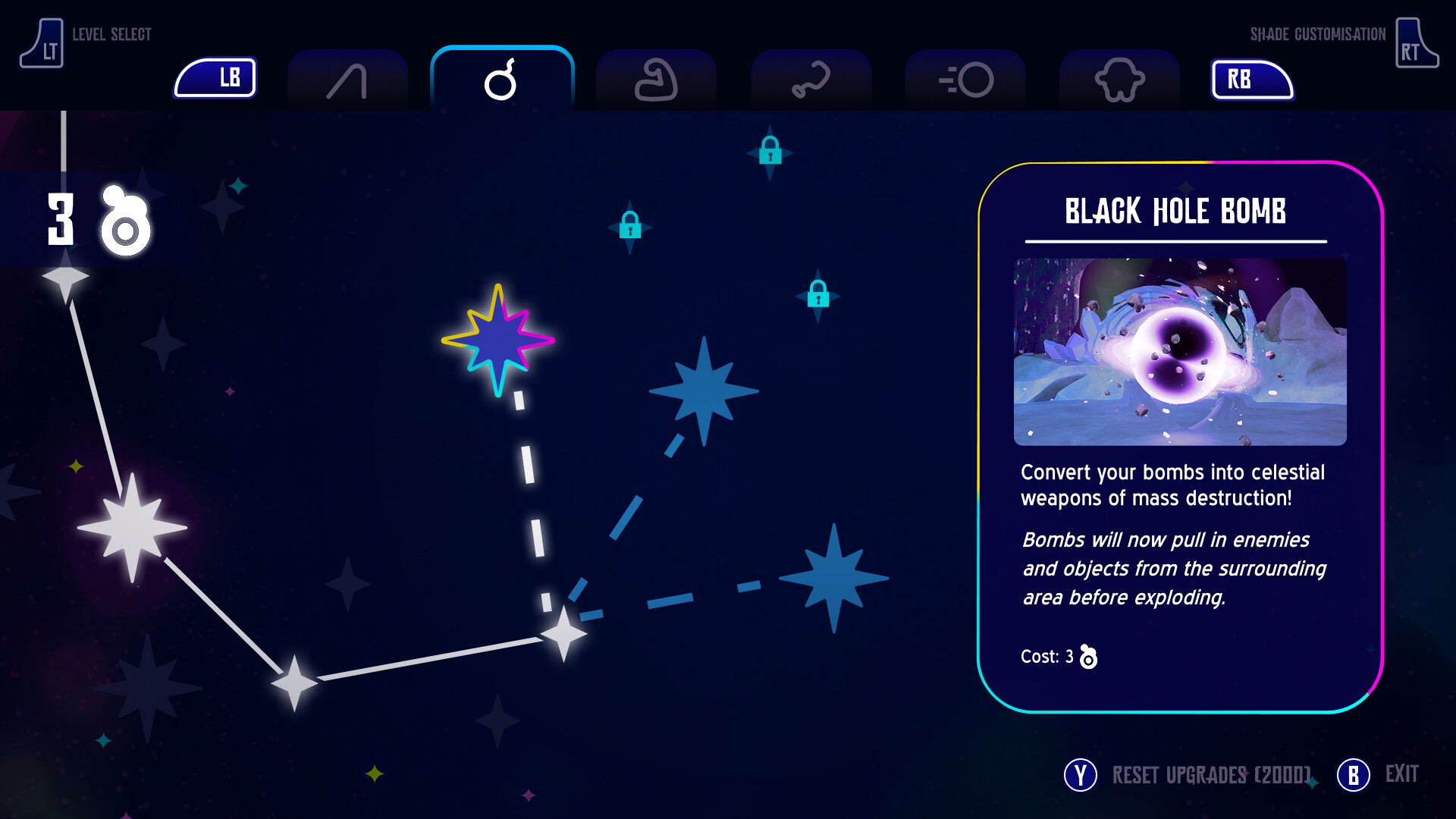Click the B button icon near Exit
The image size is (1456, 819).
point(1353,775)
